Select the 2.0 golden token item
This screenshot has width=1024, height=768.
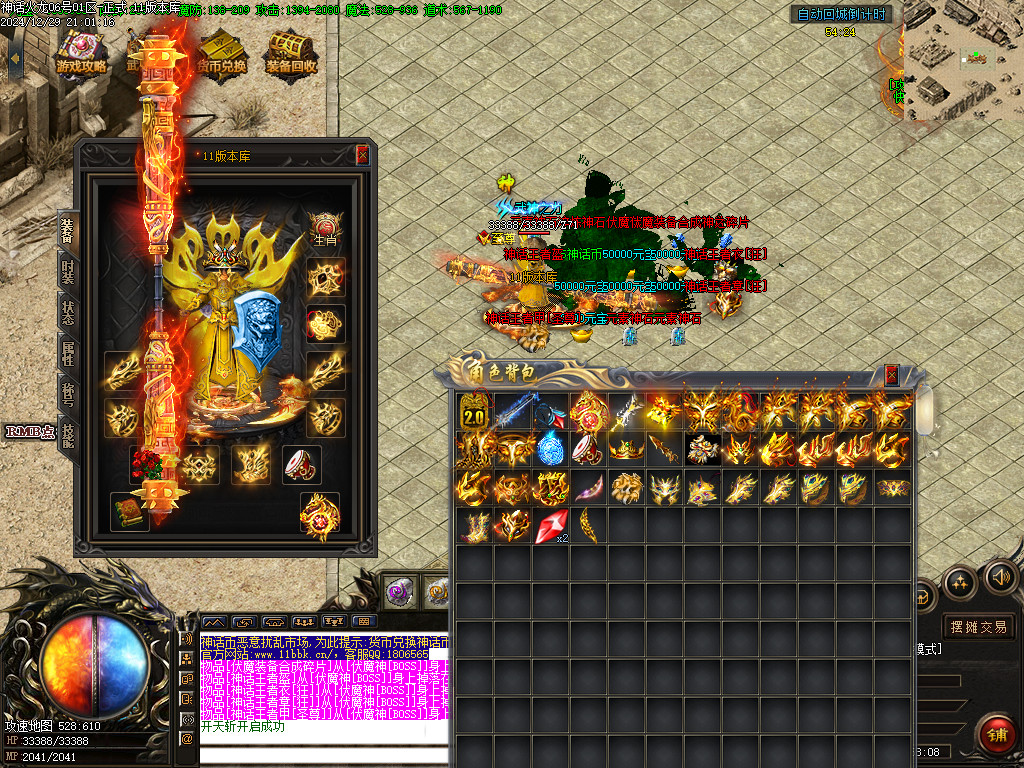472,412
